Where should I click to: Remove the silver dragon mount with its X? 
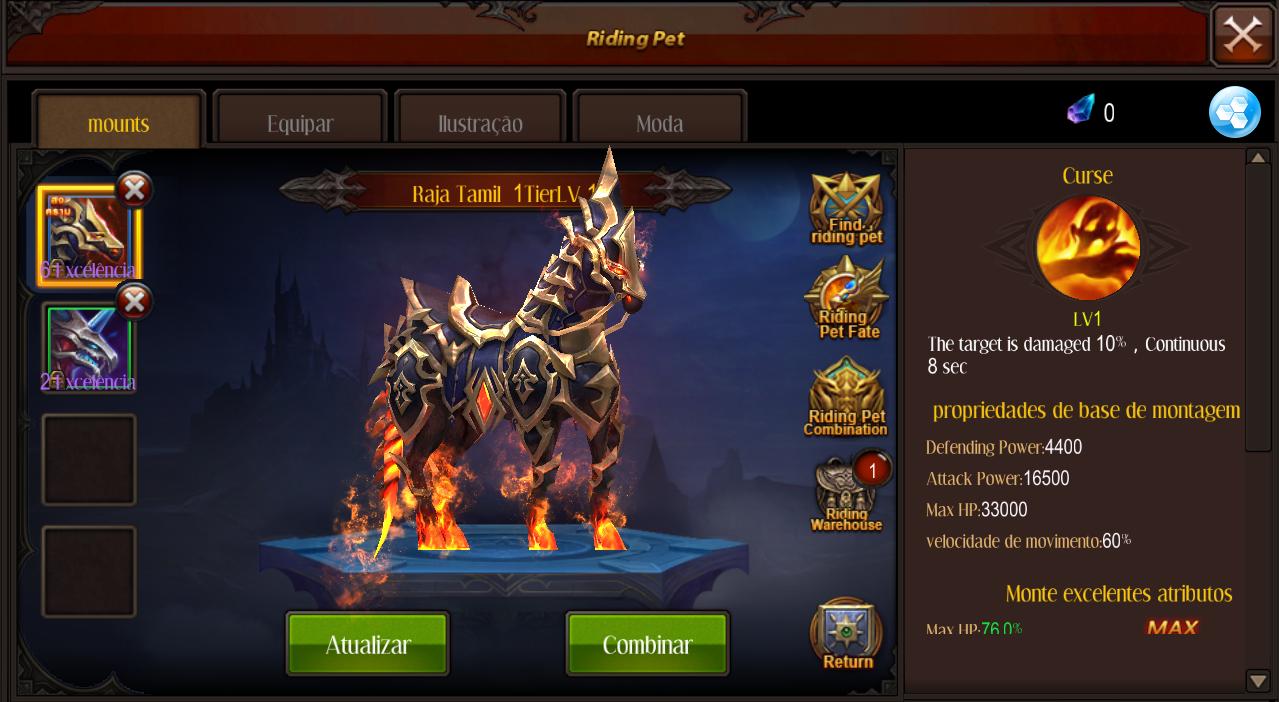point(135,301)
